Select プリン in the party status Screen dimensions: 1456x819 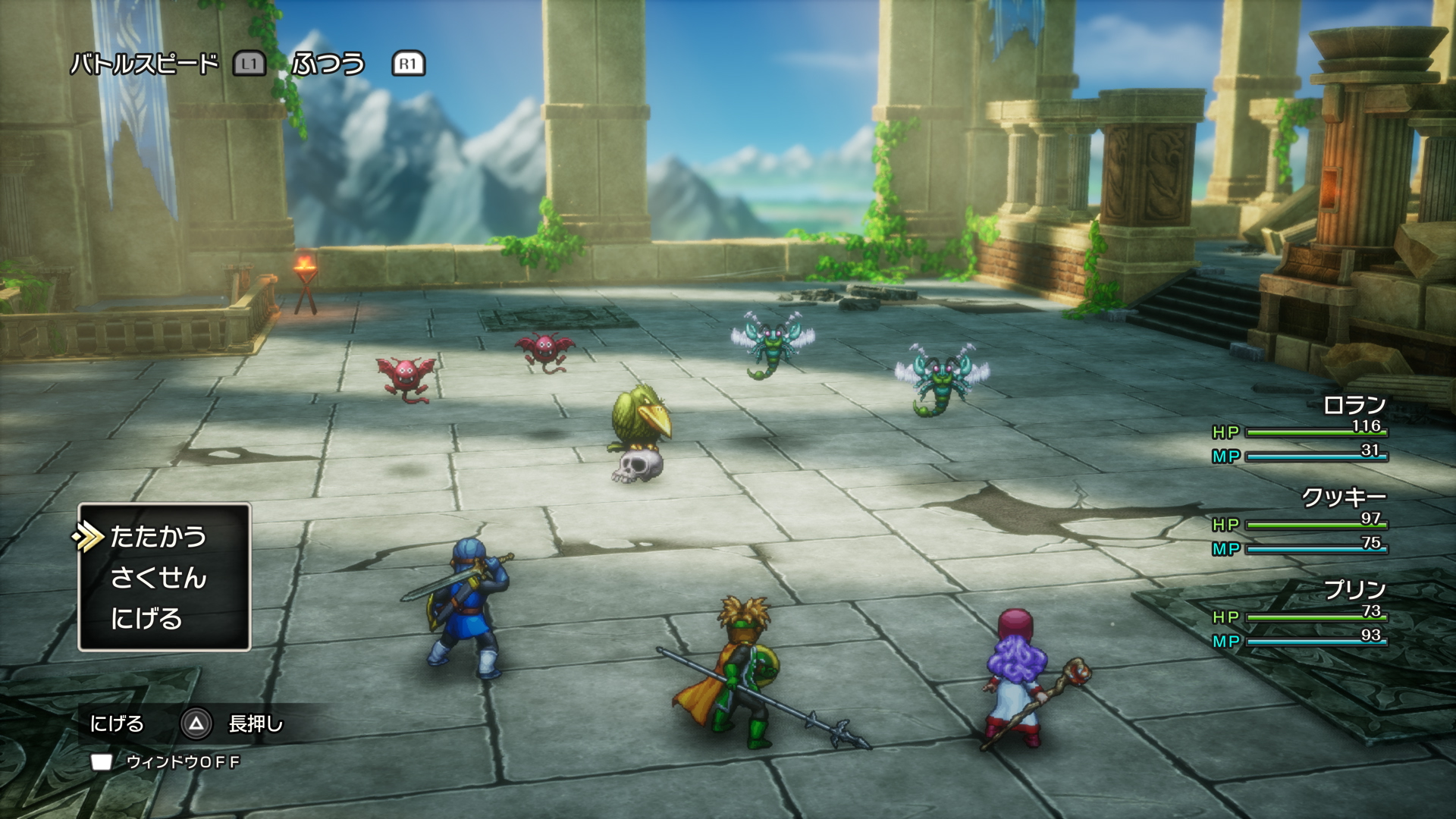tap(1354, 589)
